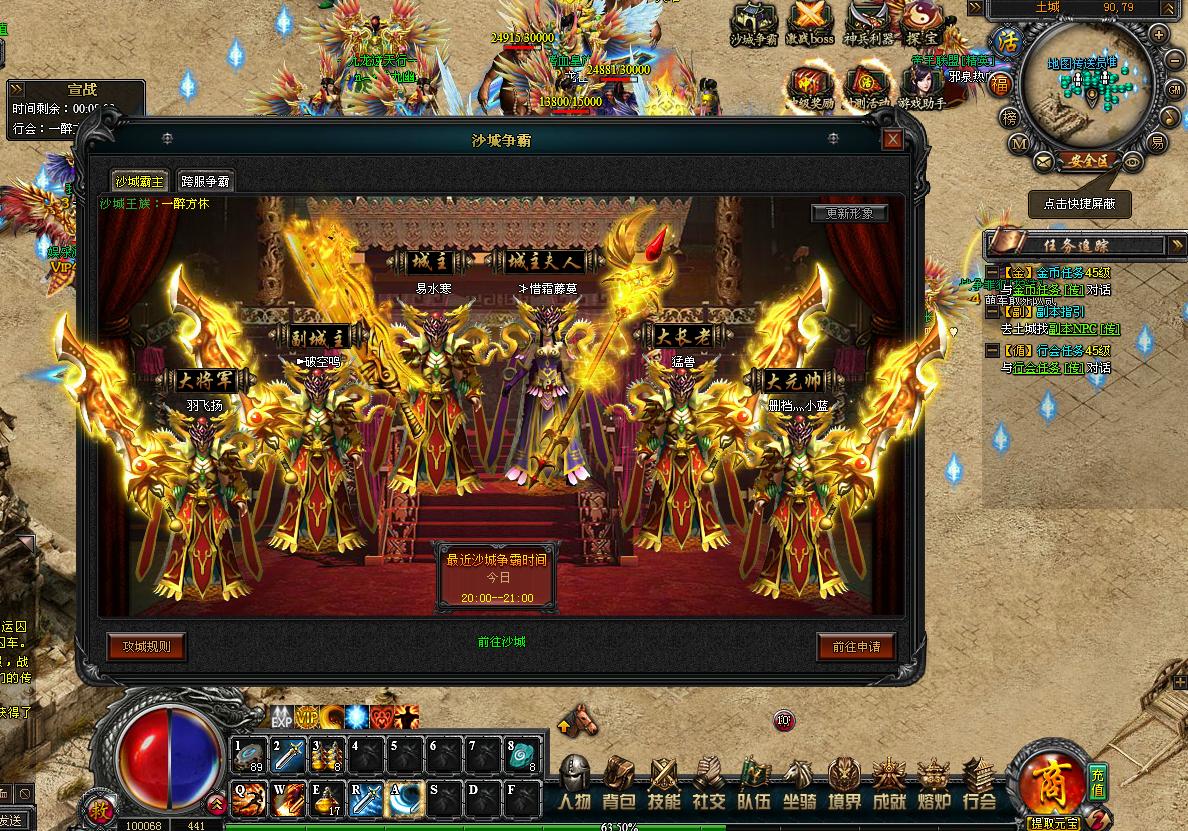
Task: Open the 探宝 treasure hunt icon
Action: click(x=921, y=24)
